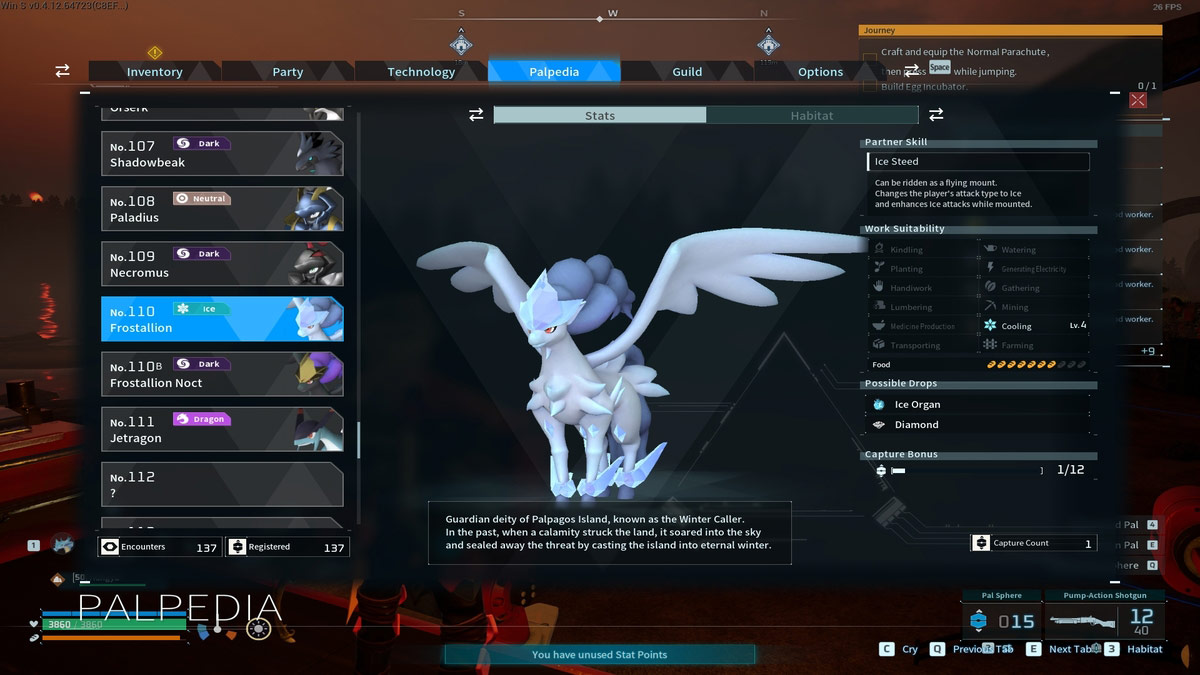Choose the Paladius entry
Viewport: 1200px width, 675px height.
pos(222,209)
